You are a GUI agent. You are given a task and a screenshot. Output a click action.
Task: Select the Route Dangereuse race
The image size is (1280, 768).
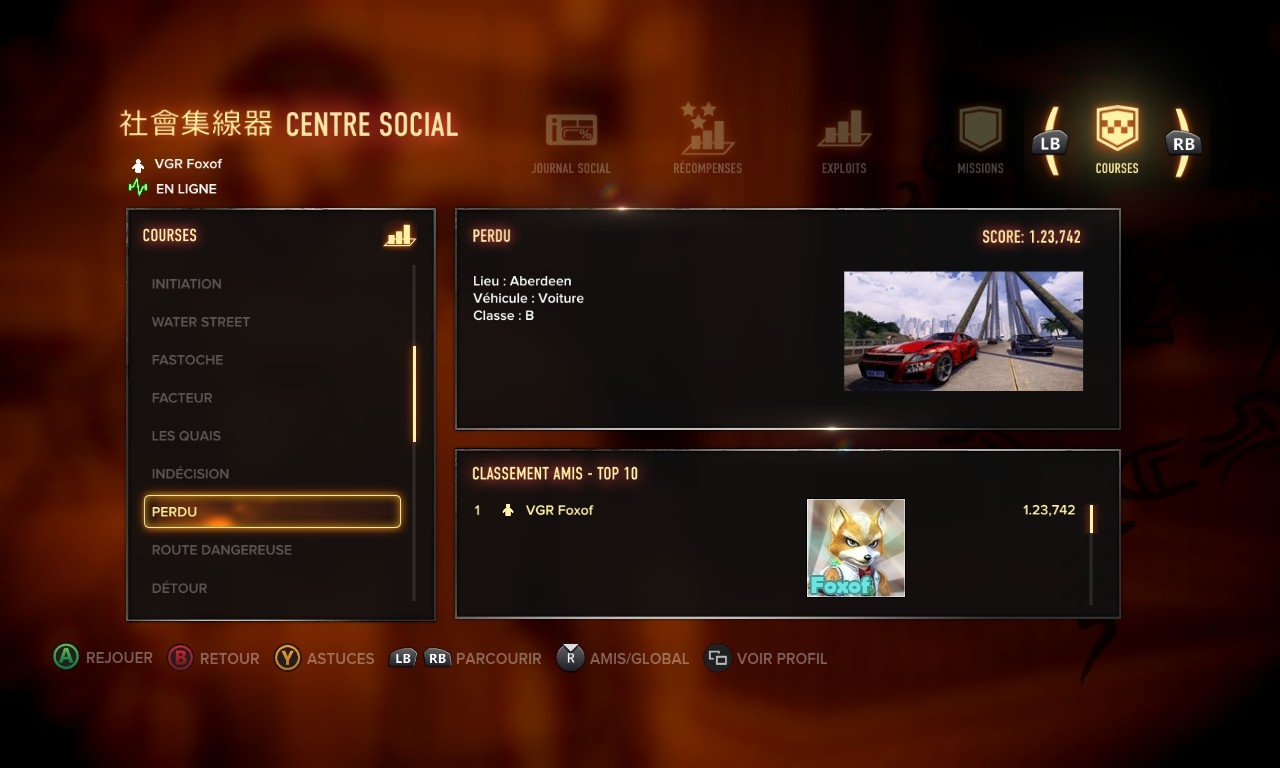[222, 550]
